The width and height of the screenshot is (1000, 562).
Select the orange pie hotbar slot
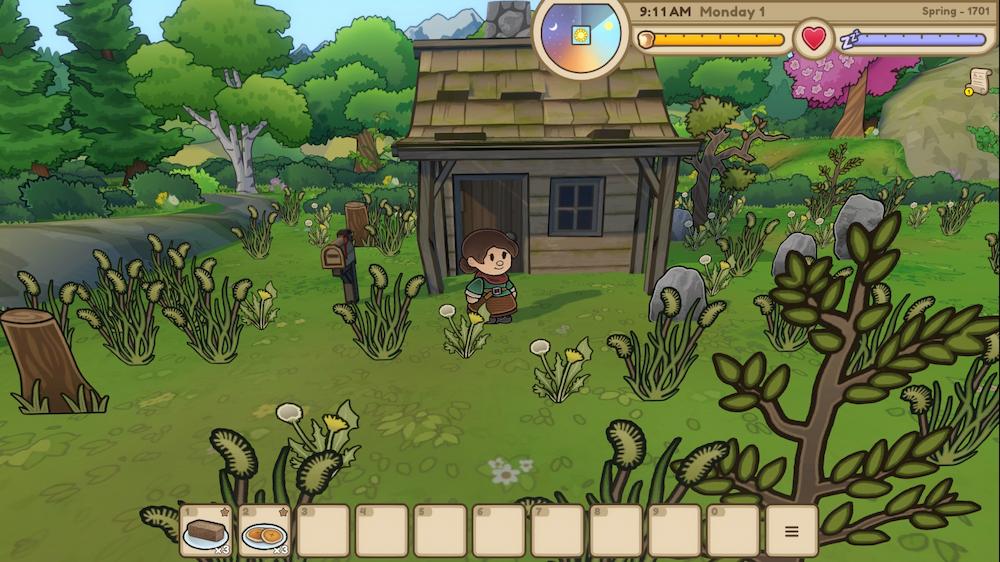point(265,531)
